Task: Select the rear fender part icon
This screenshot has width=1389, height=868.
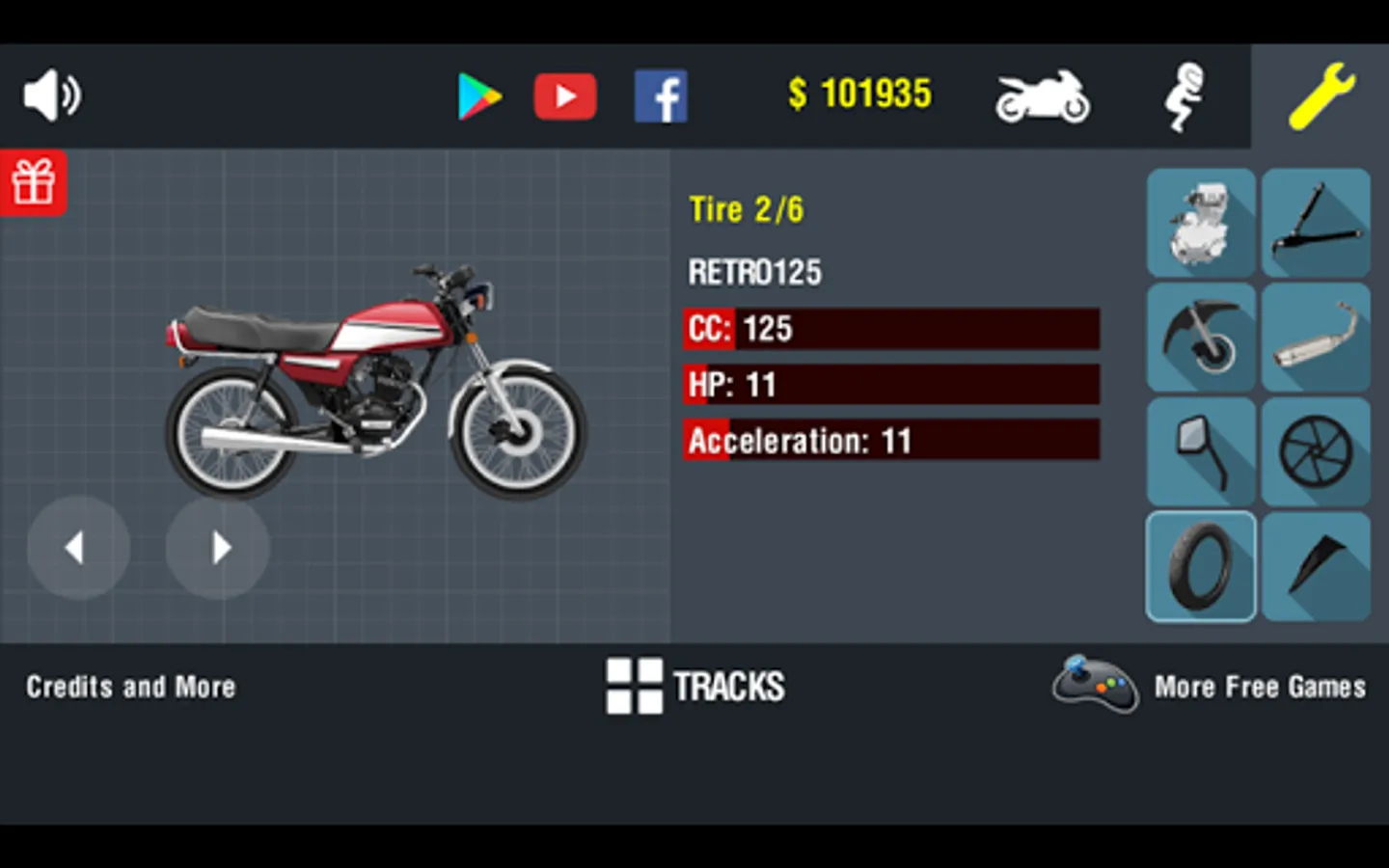Action: tap(1316, 566)
